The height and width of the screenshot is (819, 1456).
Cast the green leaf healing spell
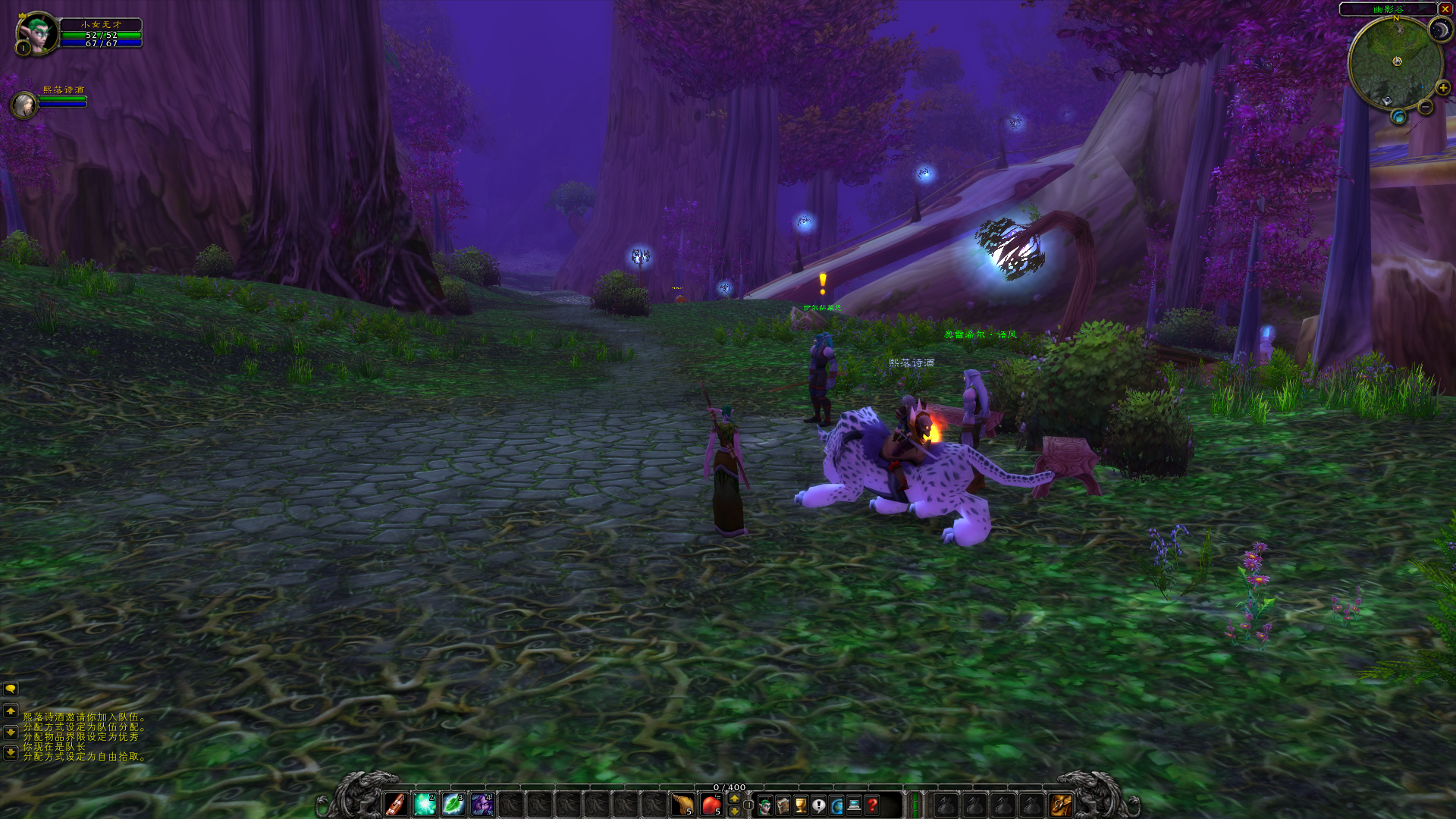453,804
